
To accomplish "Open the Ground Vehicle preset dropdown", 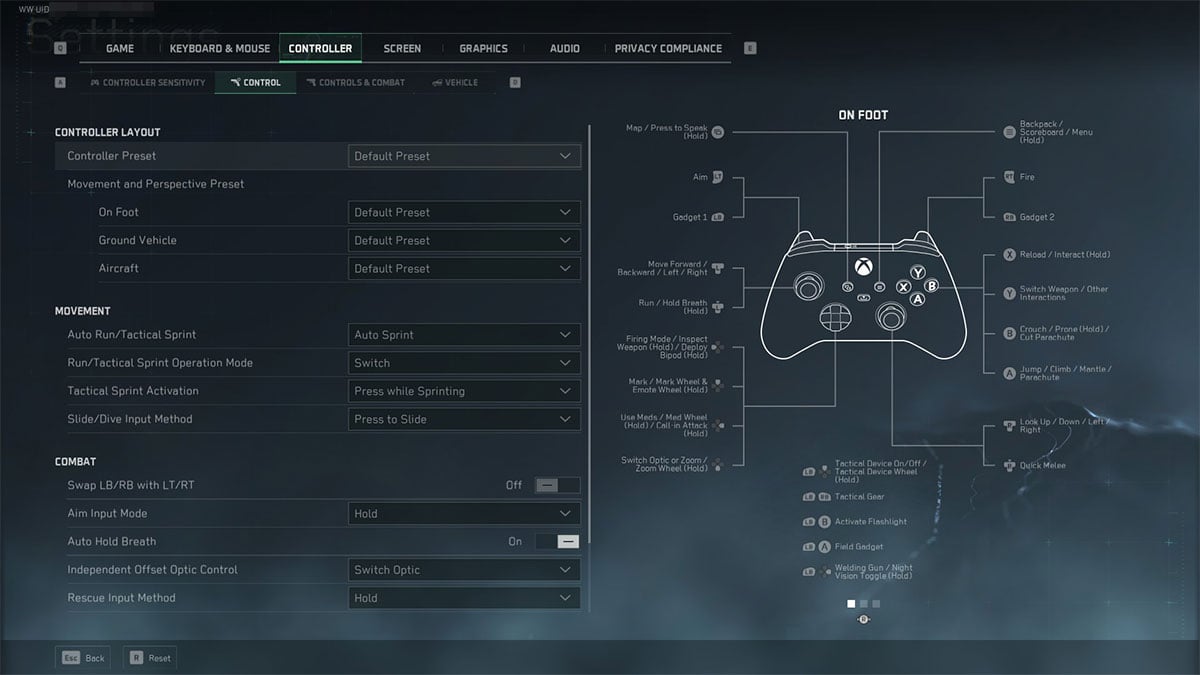I will [464, 240].
